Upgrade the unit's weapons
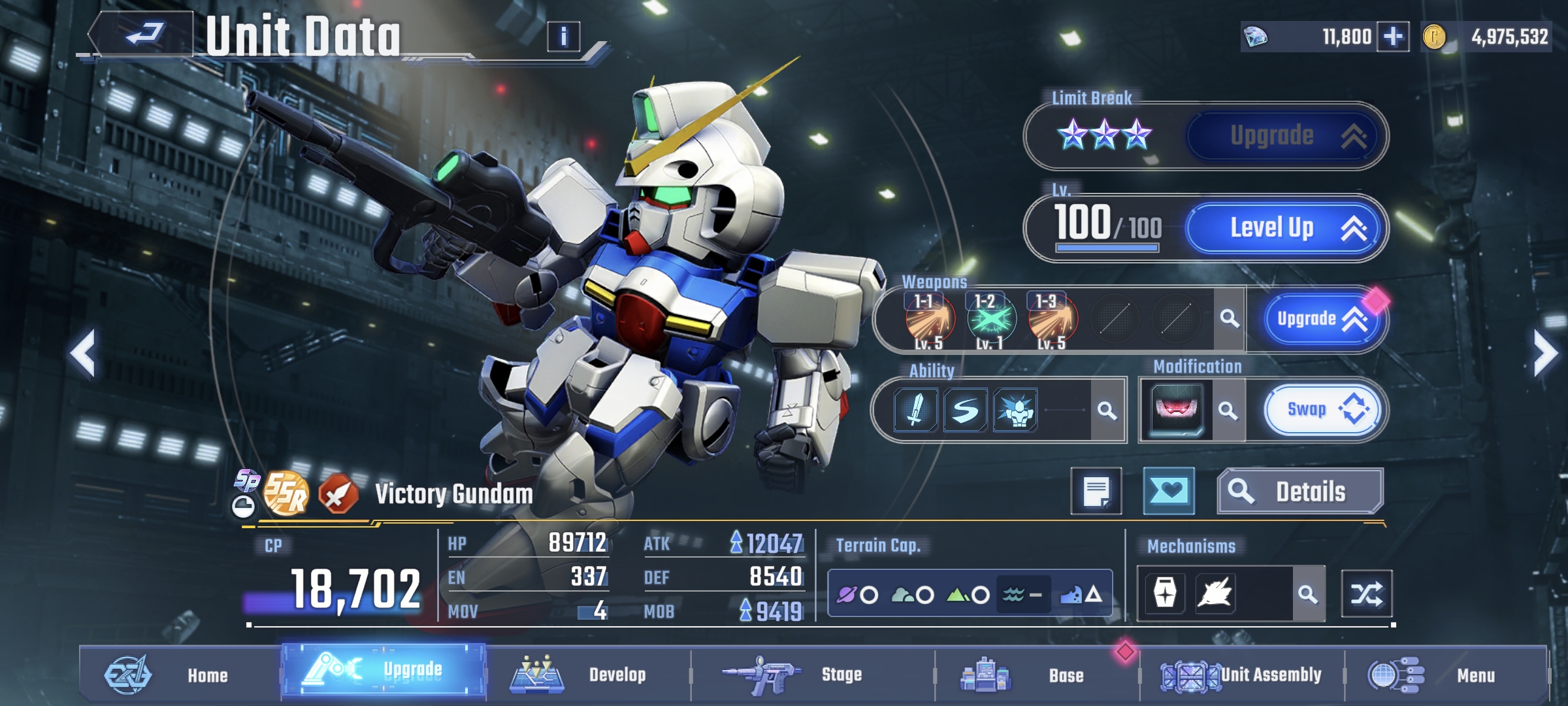The width and height of the screenshot is (1568, 706). pyautogui.click(x=1320, y=319)
